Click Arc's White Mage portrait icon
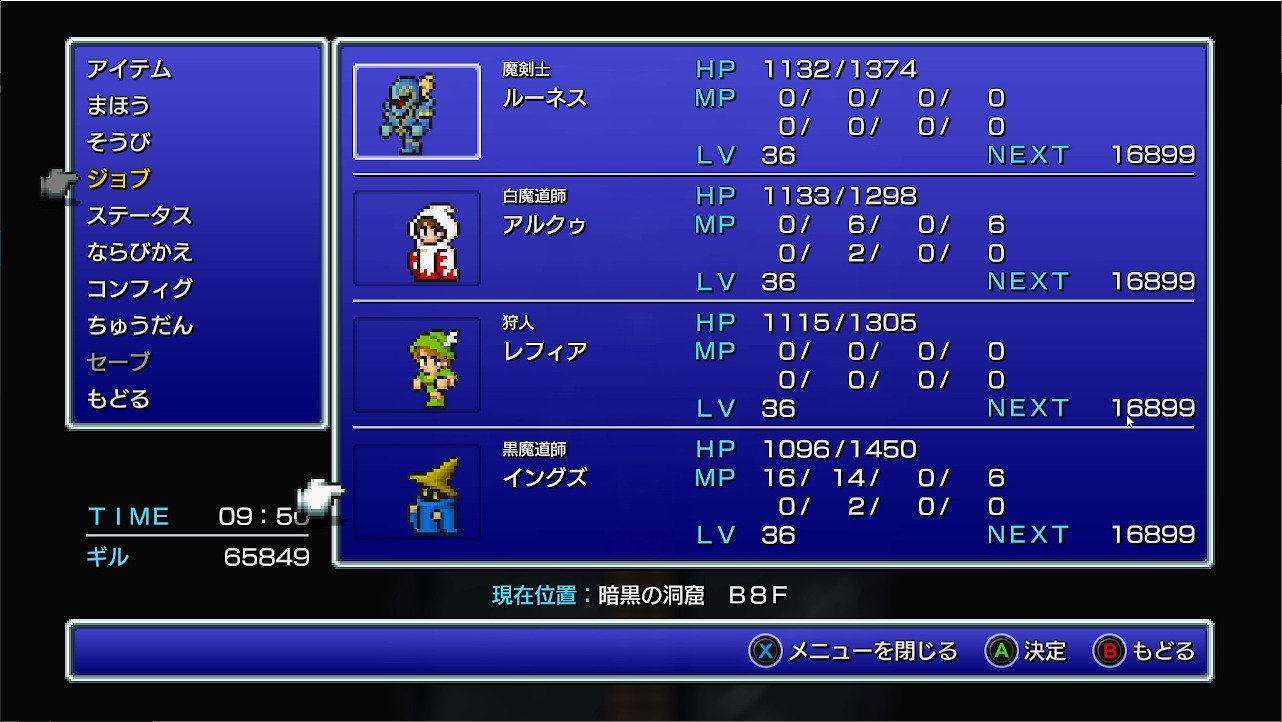Screen dimensions: 1282x722 point(416,238)
